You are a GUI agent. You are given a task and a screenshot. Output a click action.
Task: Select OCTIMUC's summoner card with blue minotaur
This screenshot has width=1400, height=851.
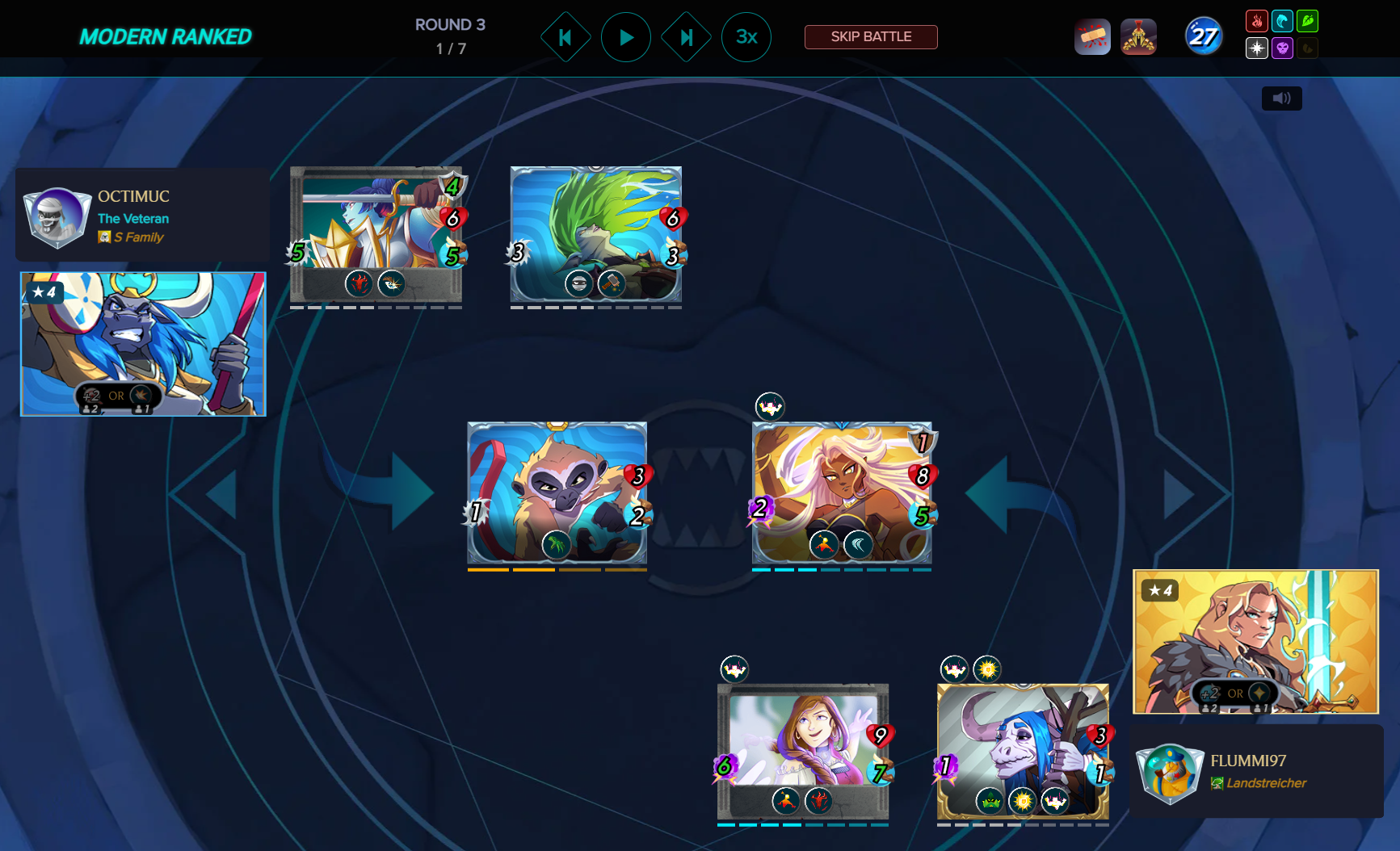(x=143, y=344)
